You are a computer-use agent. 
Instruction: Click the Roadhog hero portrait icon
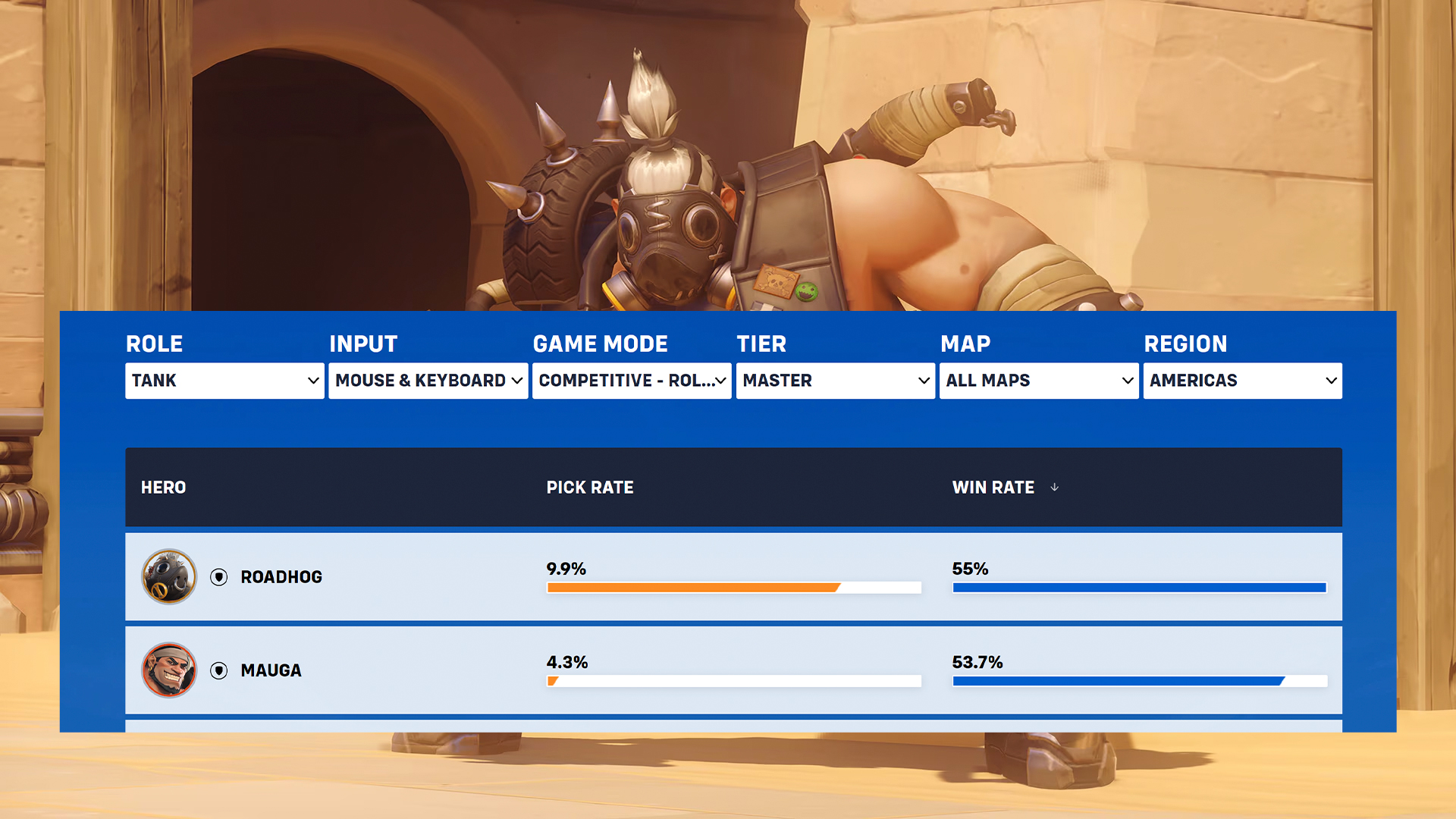pyautogui.click(x=169, y=576)
